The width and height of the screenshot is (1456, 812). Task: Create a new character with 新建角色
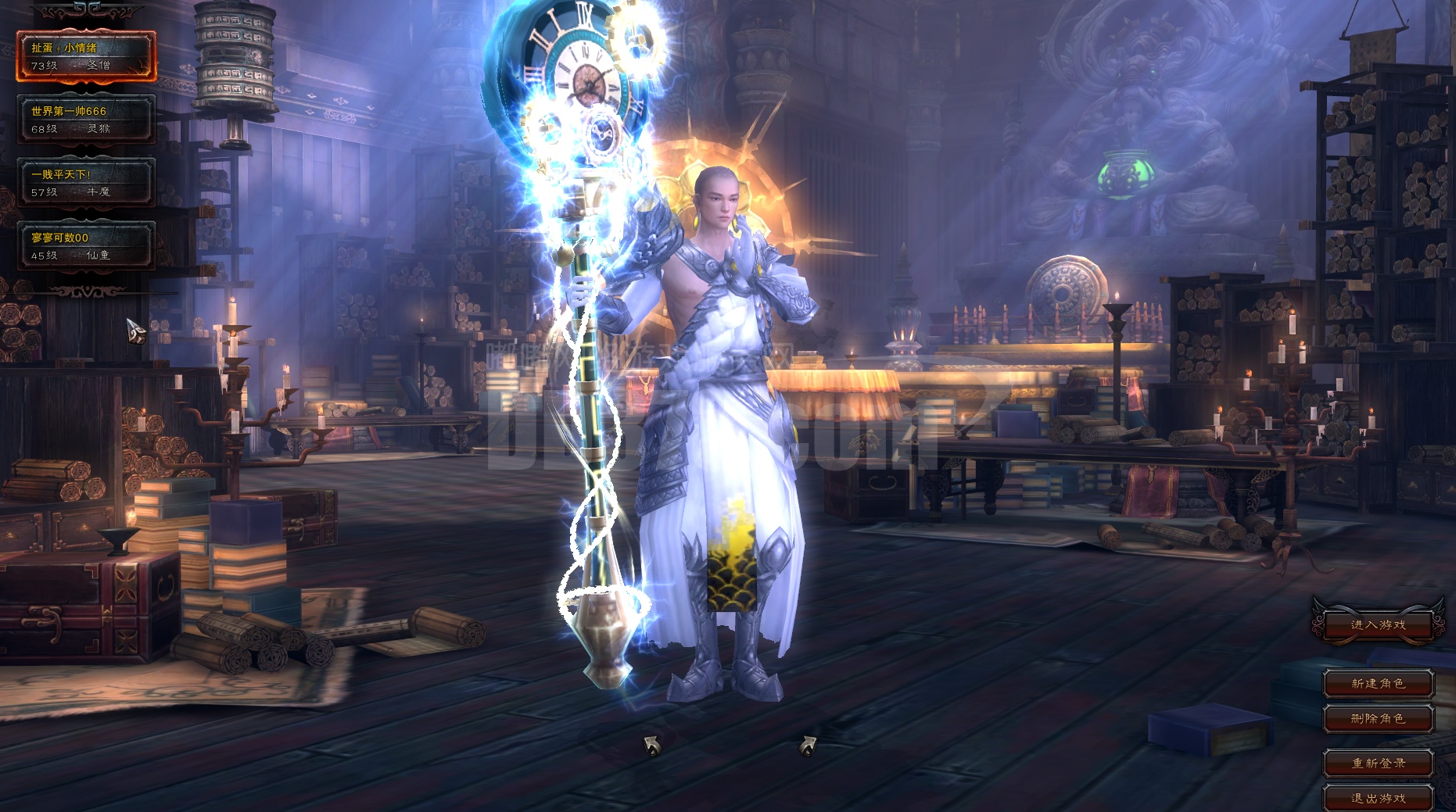pos(1378,684)
